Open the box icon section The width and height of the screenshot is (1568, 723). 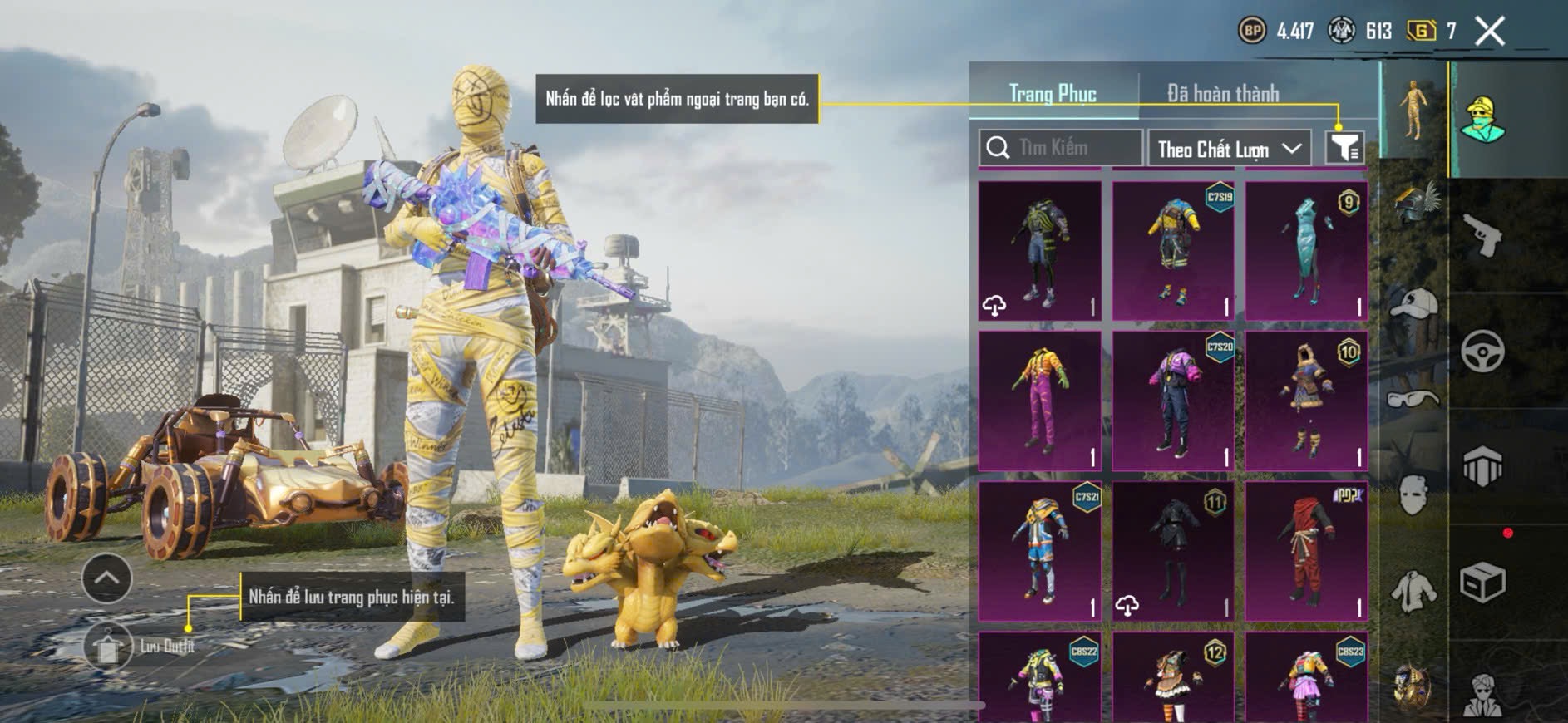tap(1482, 582)
